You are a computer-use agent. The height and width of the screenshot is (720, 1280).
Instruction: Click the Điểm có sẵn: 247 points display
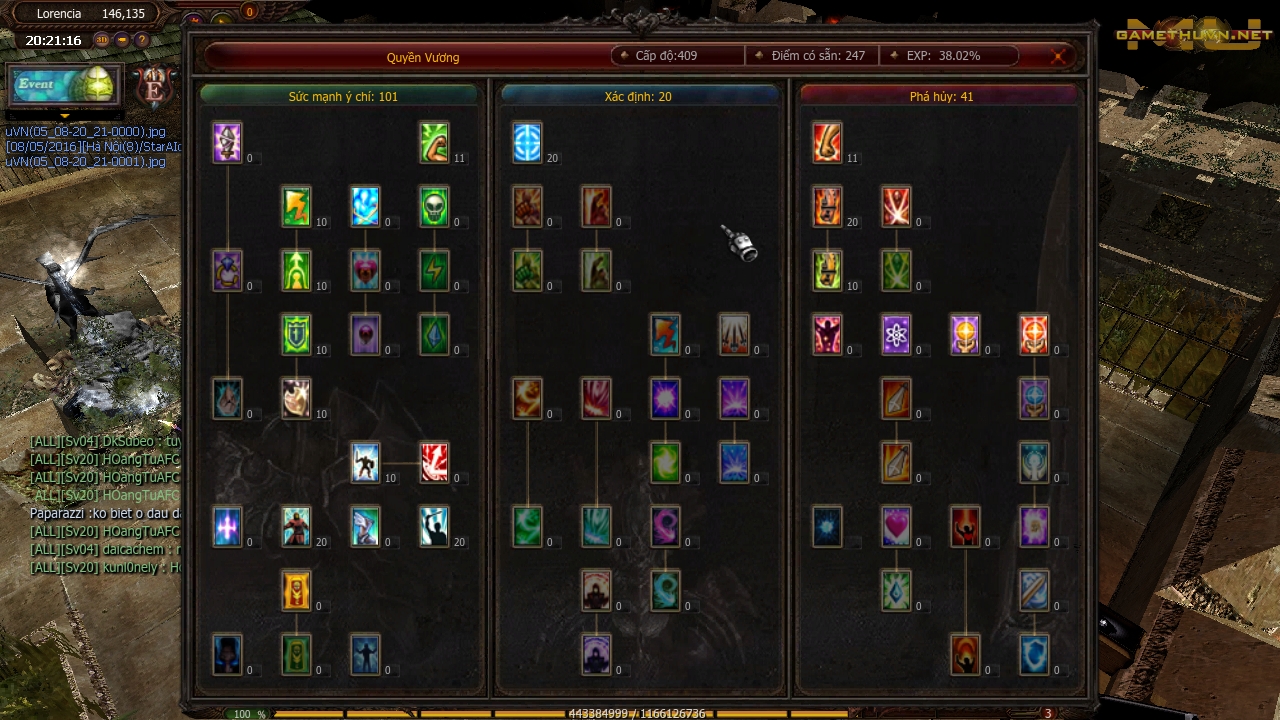pos(810,55)
